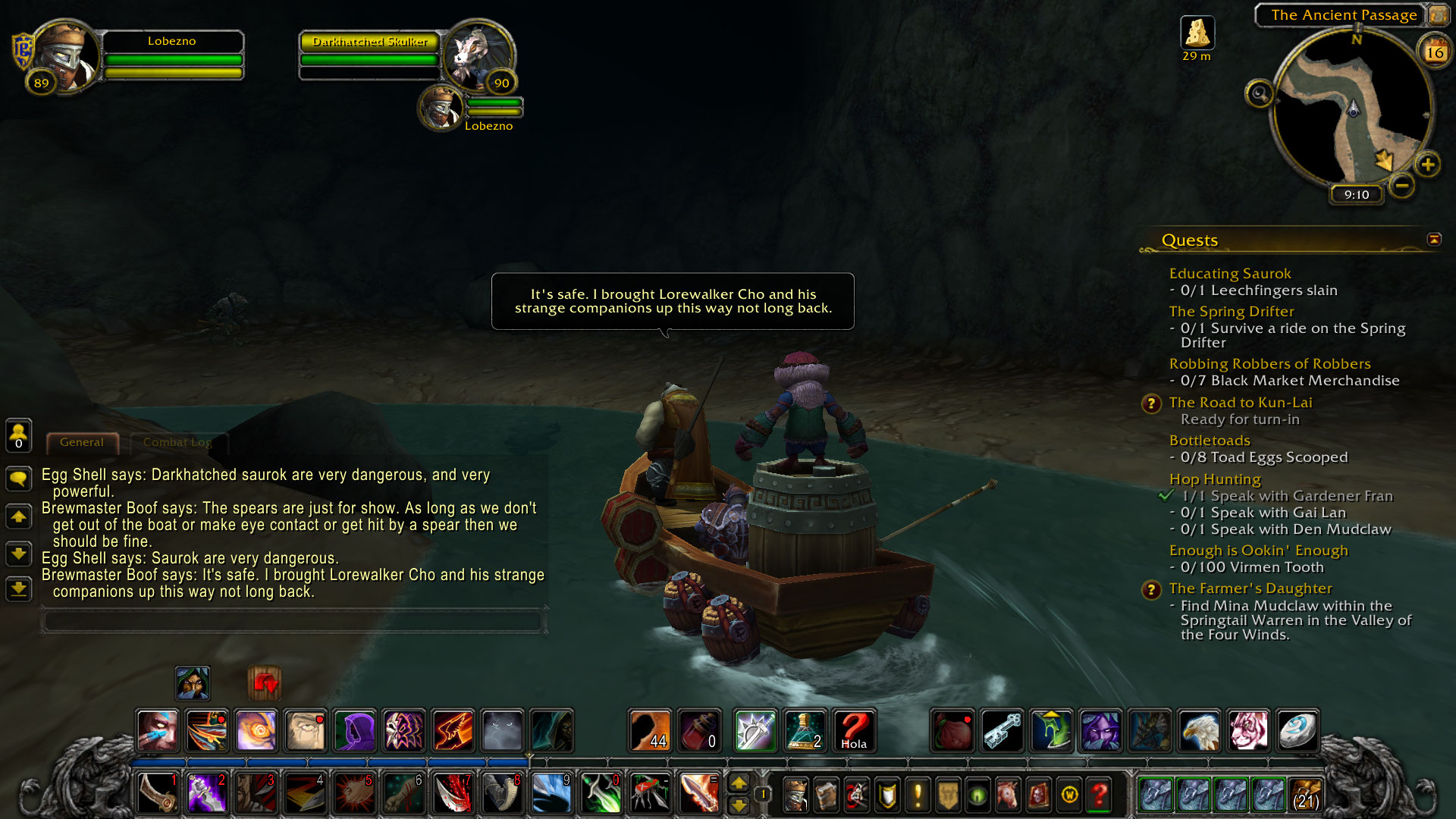Image resolution: width=1456 pixels, height=819 pixels.
Task: Open the red question mark help button
Action: [x=1099, y=795]
